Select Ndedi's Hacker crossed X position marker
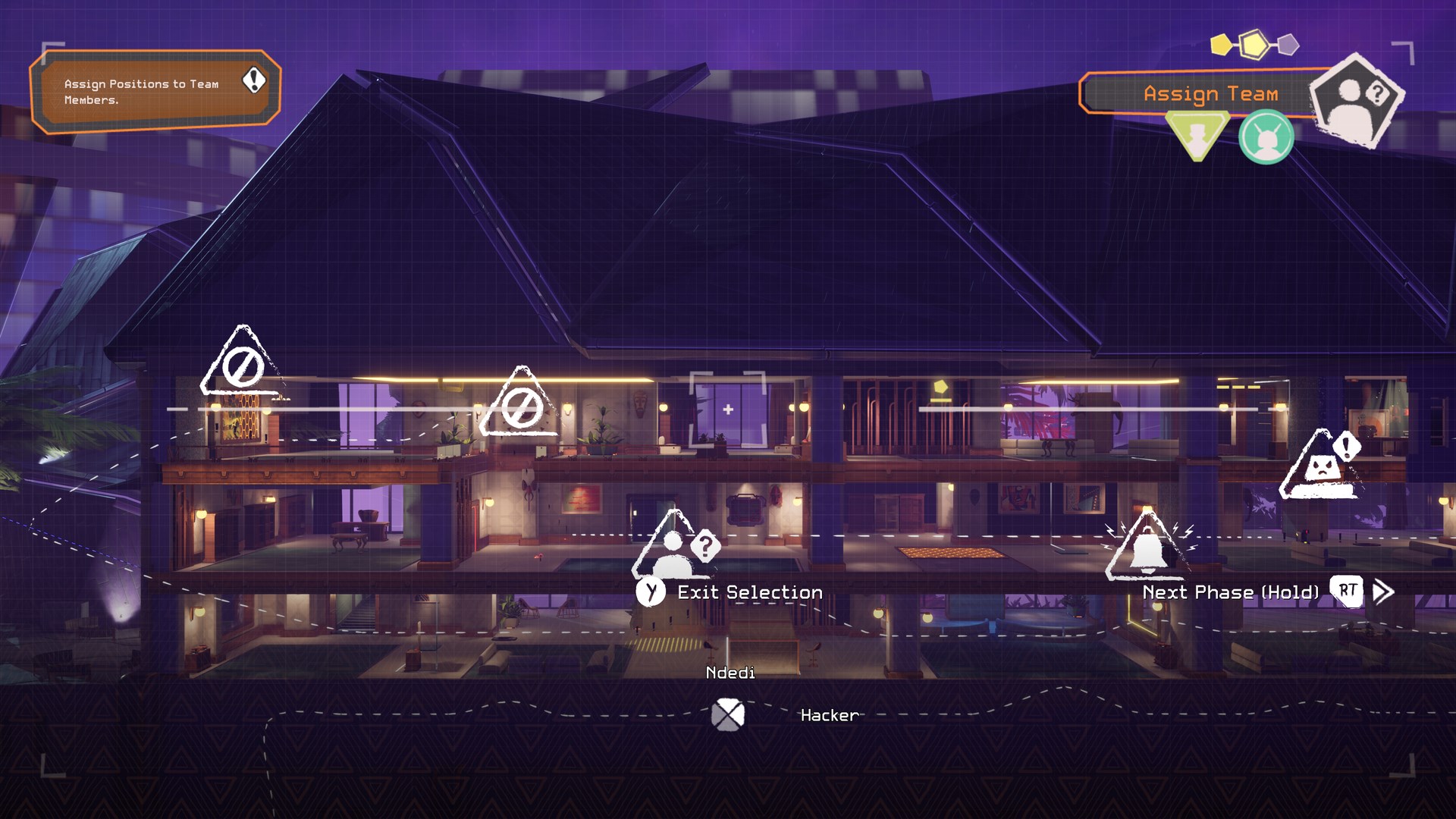Image resolution: width=1456 pixels, height=819 pixels. [729, 714]
